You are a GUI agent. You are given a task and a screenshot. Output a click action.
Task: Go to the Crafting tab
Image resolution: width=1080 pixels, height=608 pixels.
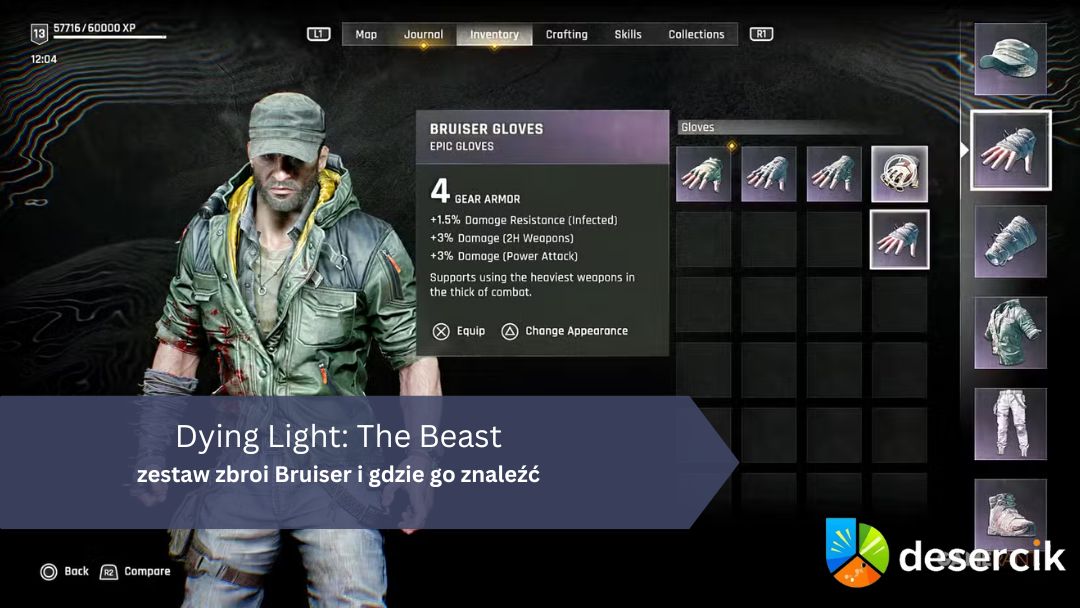tap(566, 34)
